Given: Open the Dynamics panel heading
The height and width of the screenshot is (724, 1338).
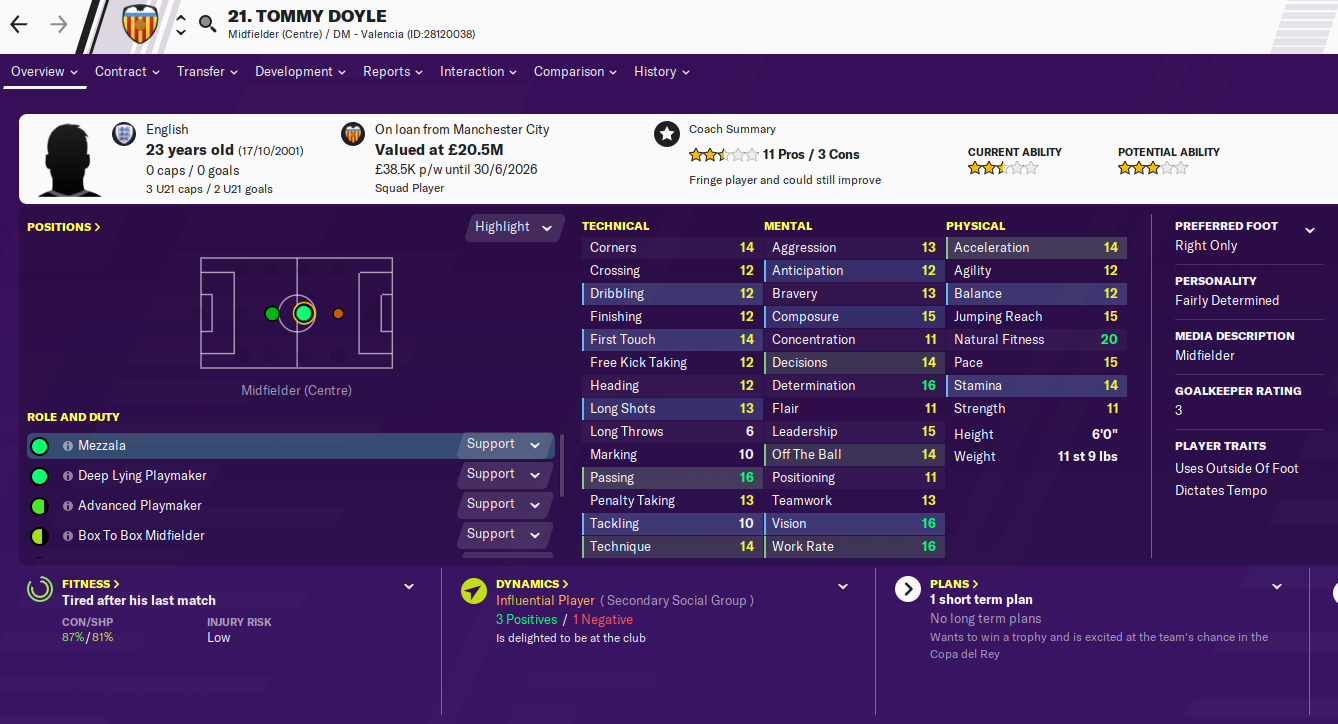Looking at the screenshot, I should (x=532, y=584).
